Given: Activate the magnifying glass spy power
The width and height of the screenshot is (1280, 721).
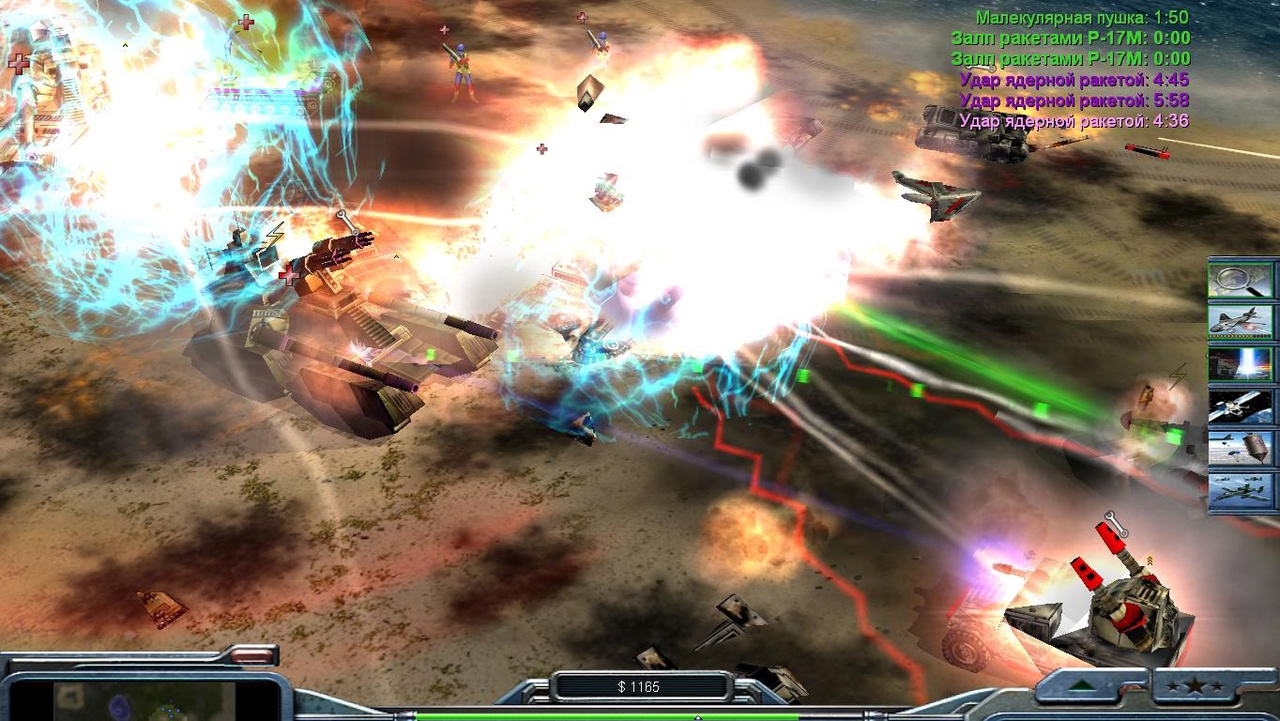Looking at the screenshot, I should pyautogui.click(x=1240, y=280).
